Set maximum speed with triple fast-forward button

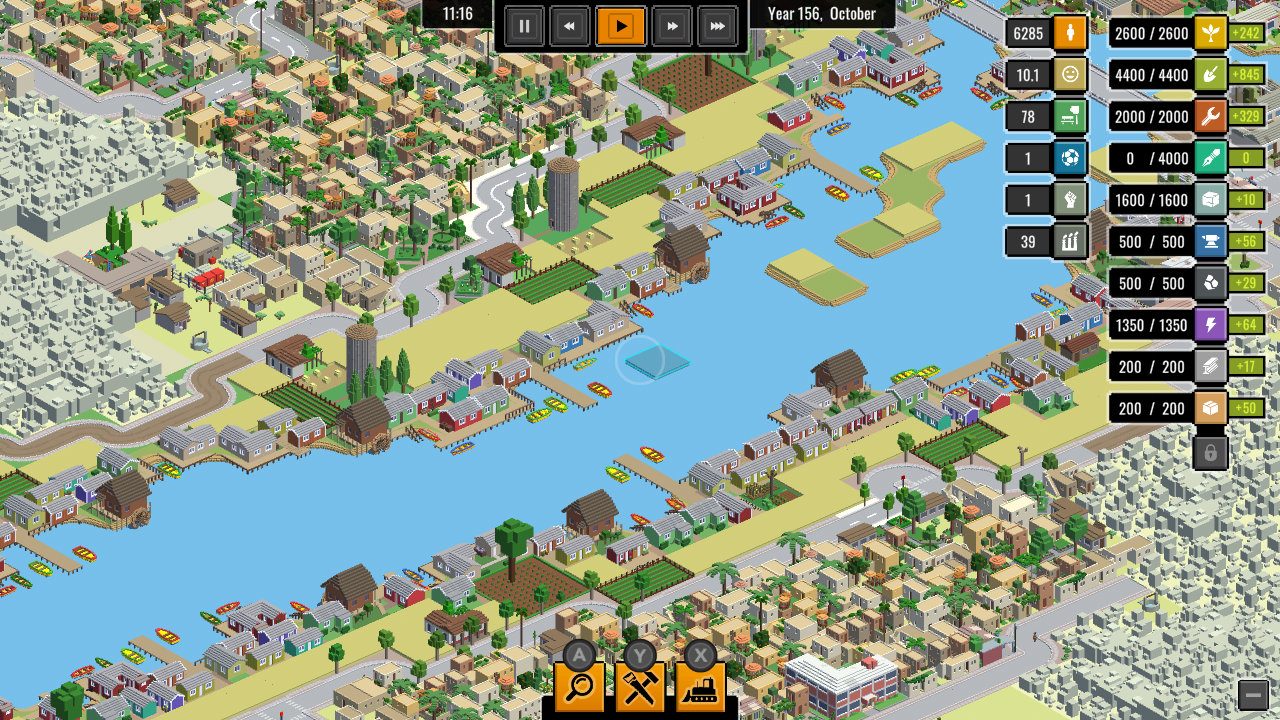coord(717,26)
